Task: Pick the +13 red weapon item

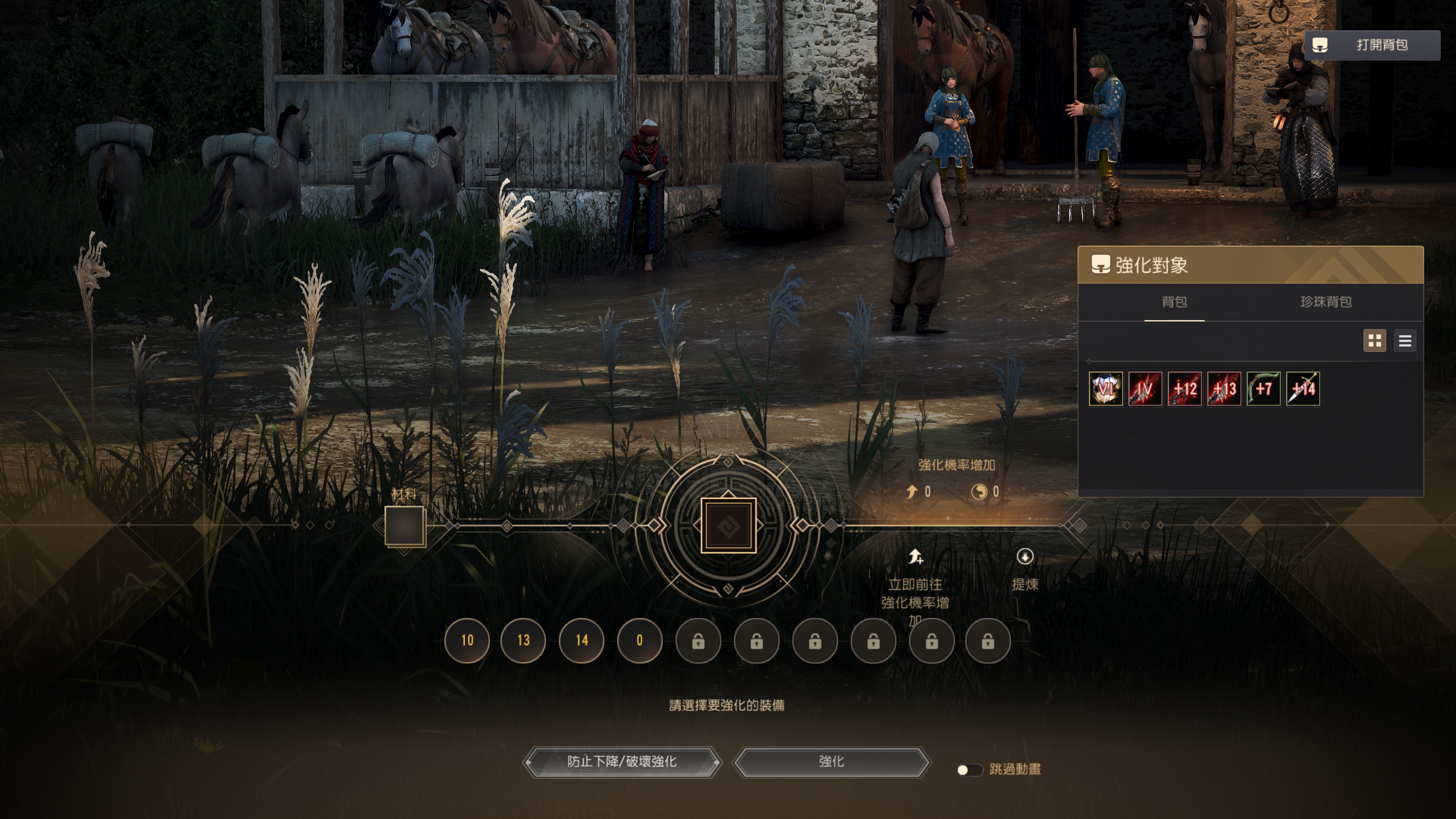Action: [1224, 389]
